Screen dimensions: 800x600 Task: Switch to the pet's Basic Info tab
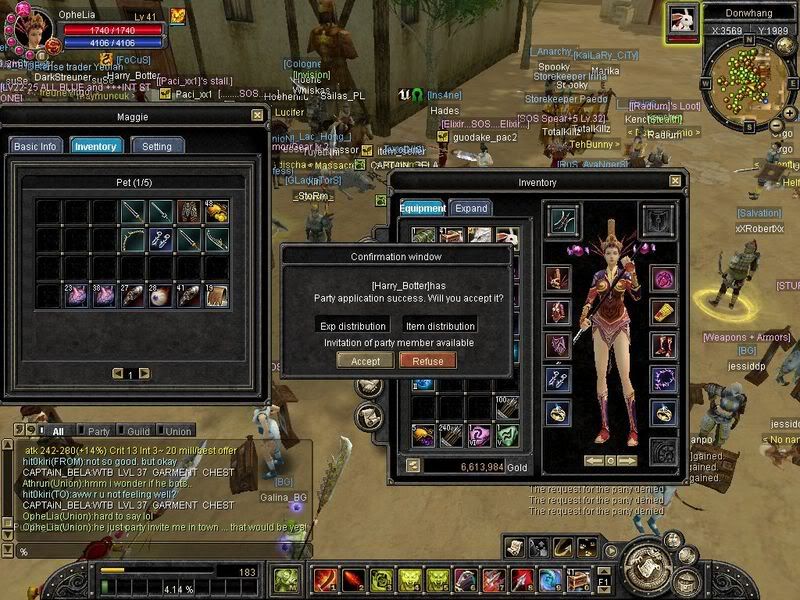(34, 146)
